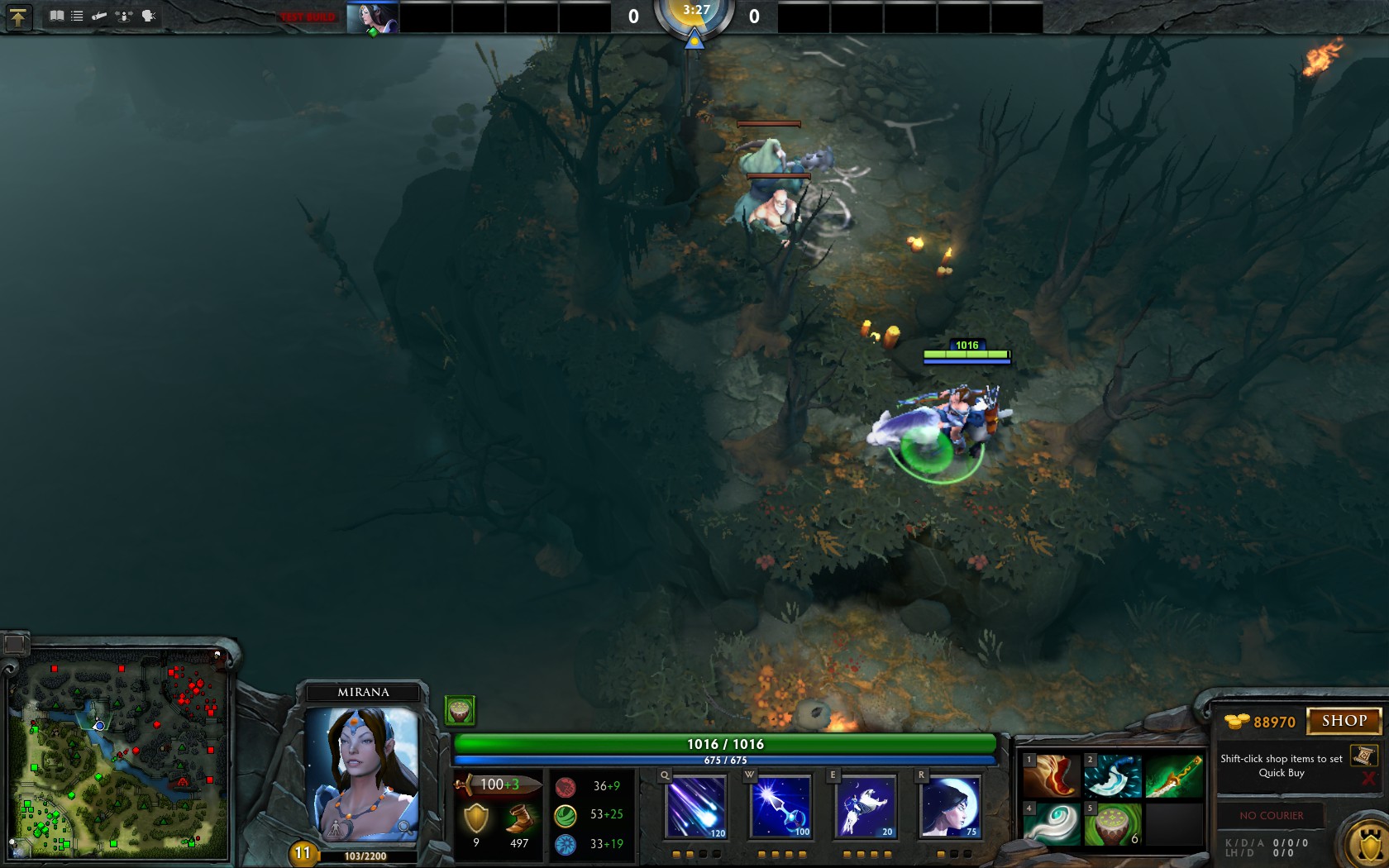
Task: Click the log icon in the top bar
Action: point(99,16)
